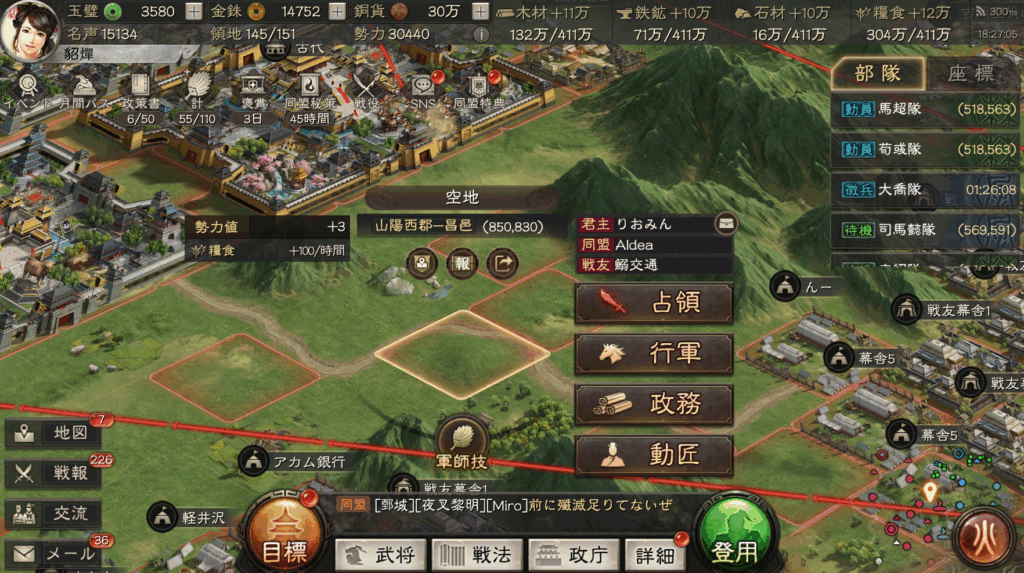
Task: View 戦報 battle reports
Action: (53, 473)
